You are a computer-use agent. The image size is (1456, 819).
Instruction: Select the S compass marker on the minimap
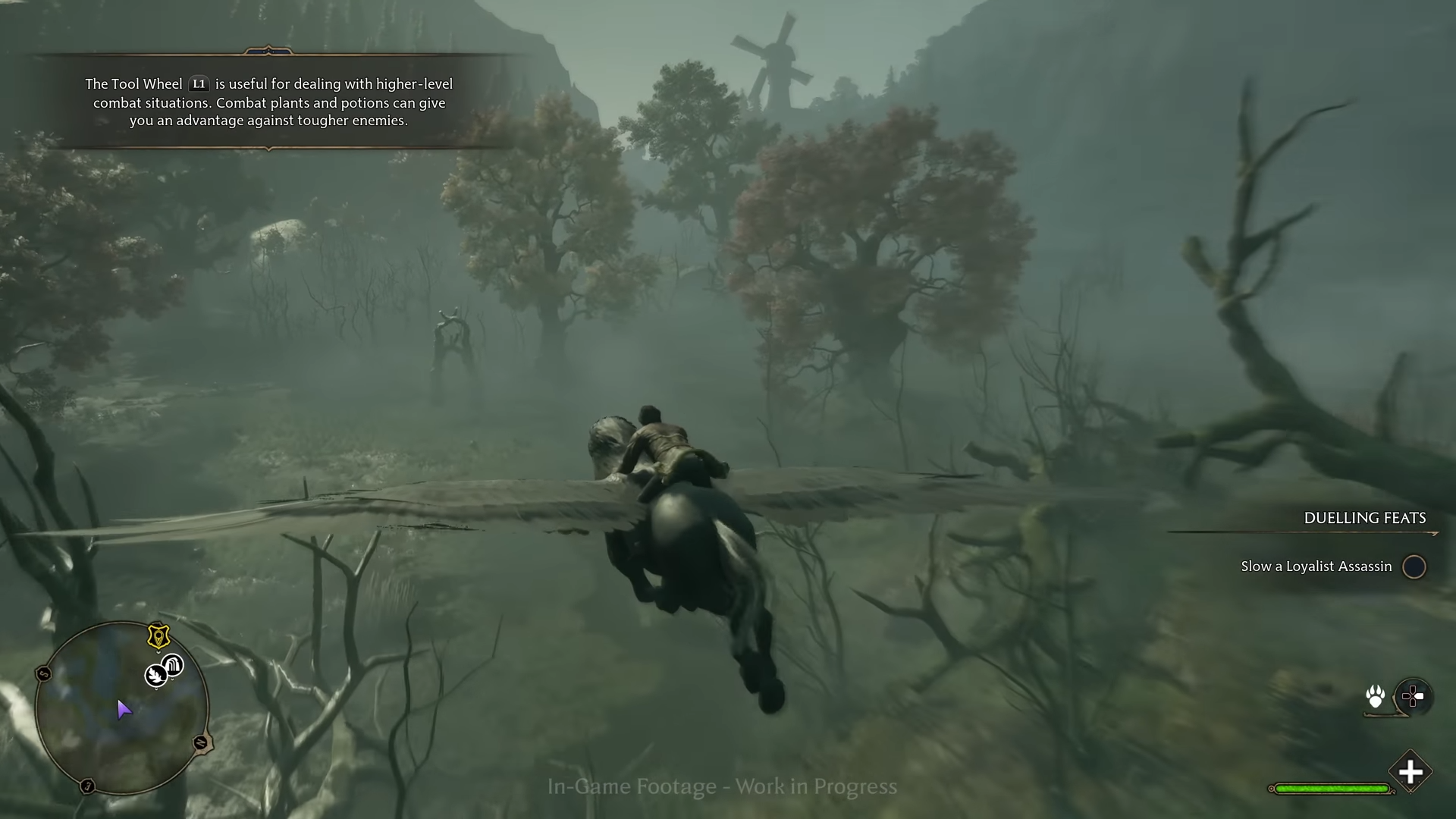[x=44, y=673]
